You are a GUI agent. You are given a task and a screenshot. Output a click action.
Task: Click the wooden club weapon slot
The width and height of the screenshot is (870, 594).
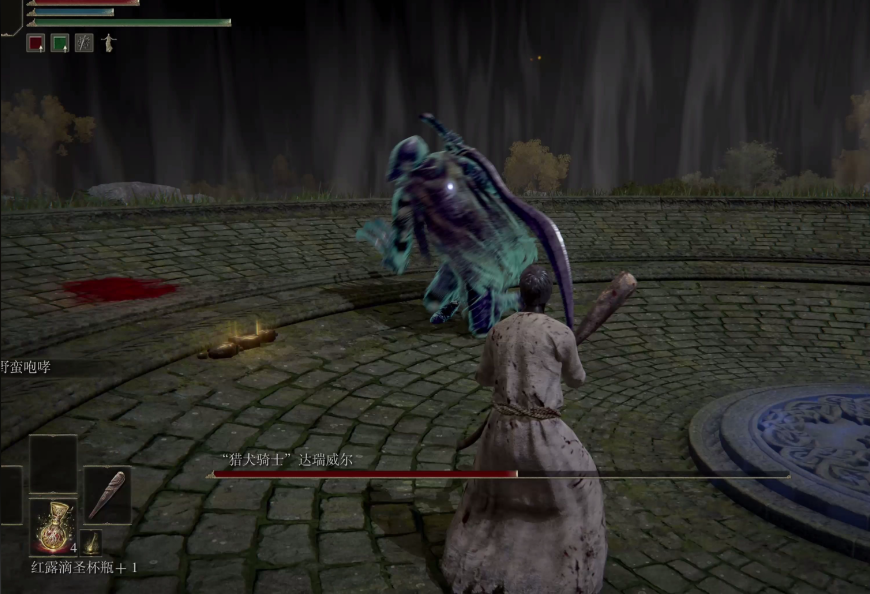[106, 495]
